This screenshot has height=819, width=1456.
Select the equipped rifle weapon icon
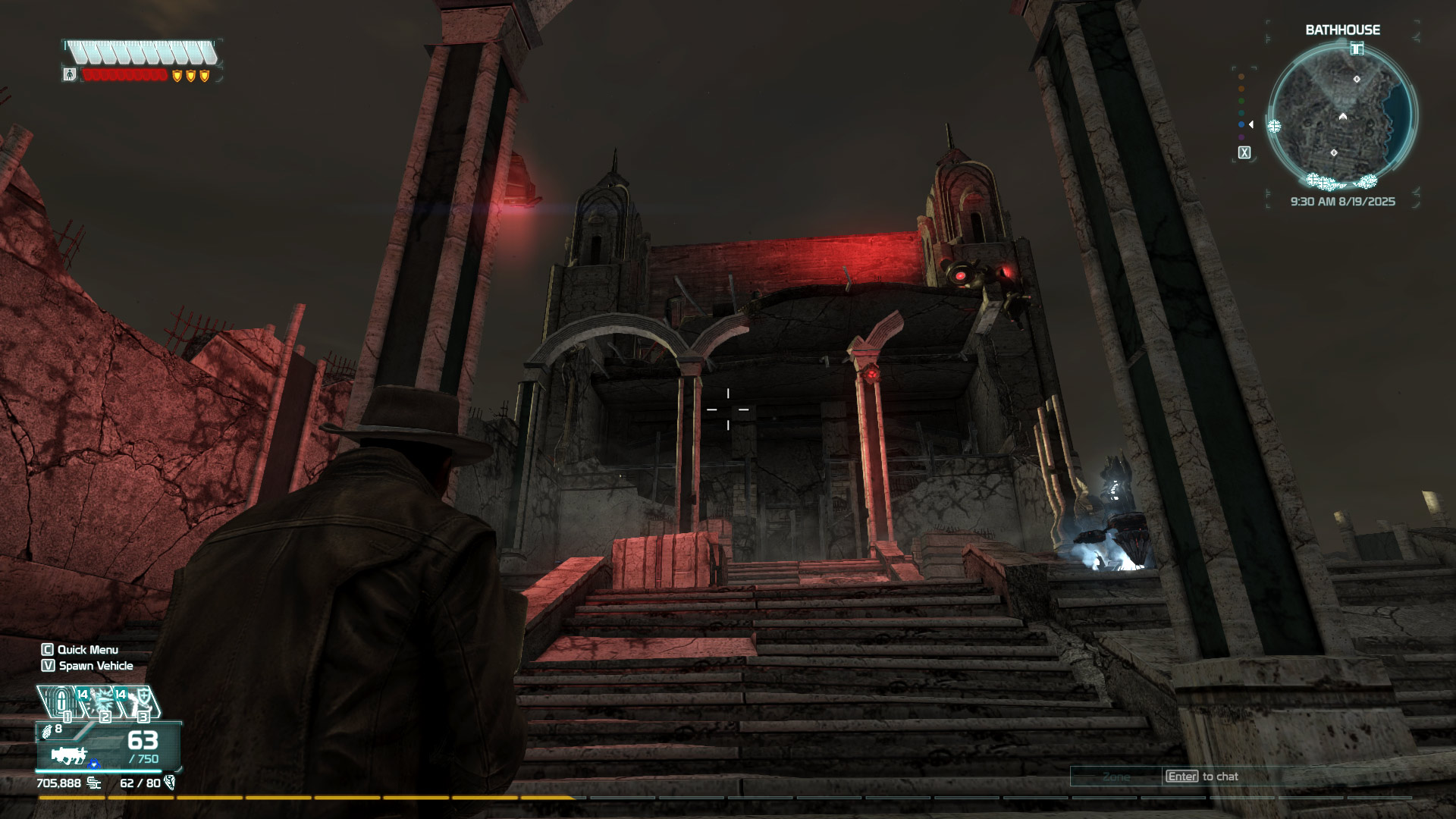[x=68, y=755]
